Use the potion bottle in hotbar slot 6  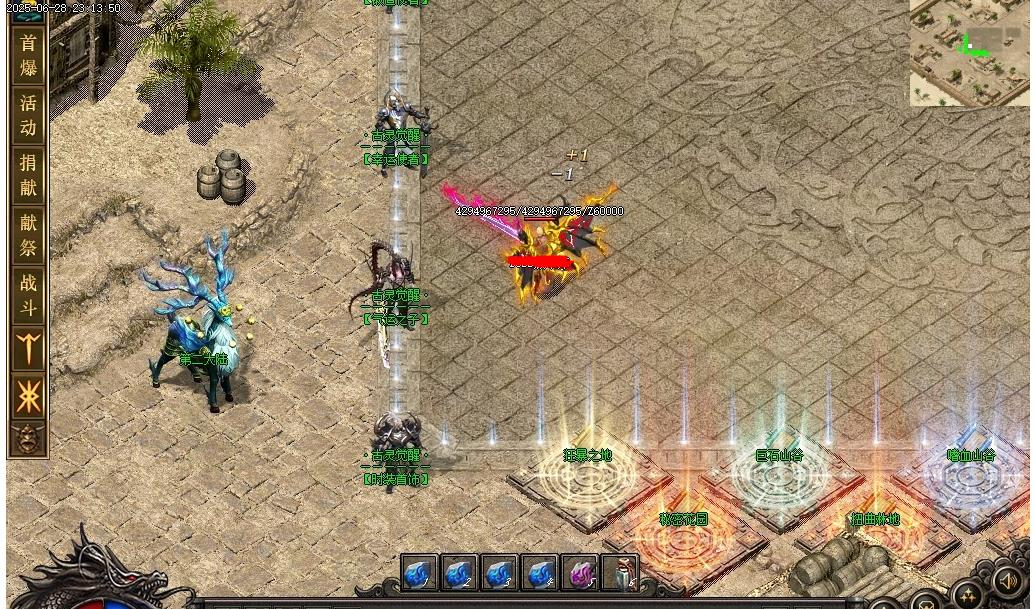pyautogui.click(x=620, y=573)
